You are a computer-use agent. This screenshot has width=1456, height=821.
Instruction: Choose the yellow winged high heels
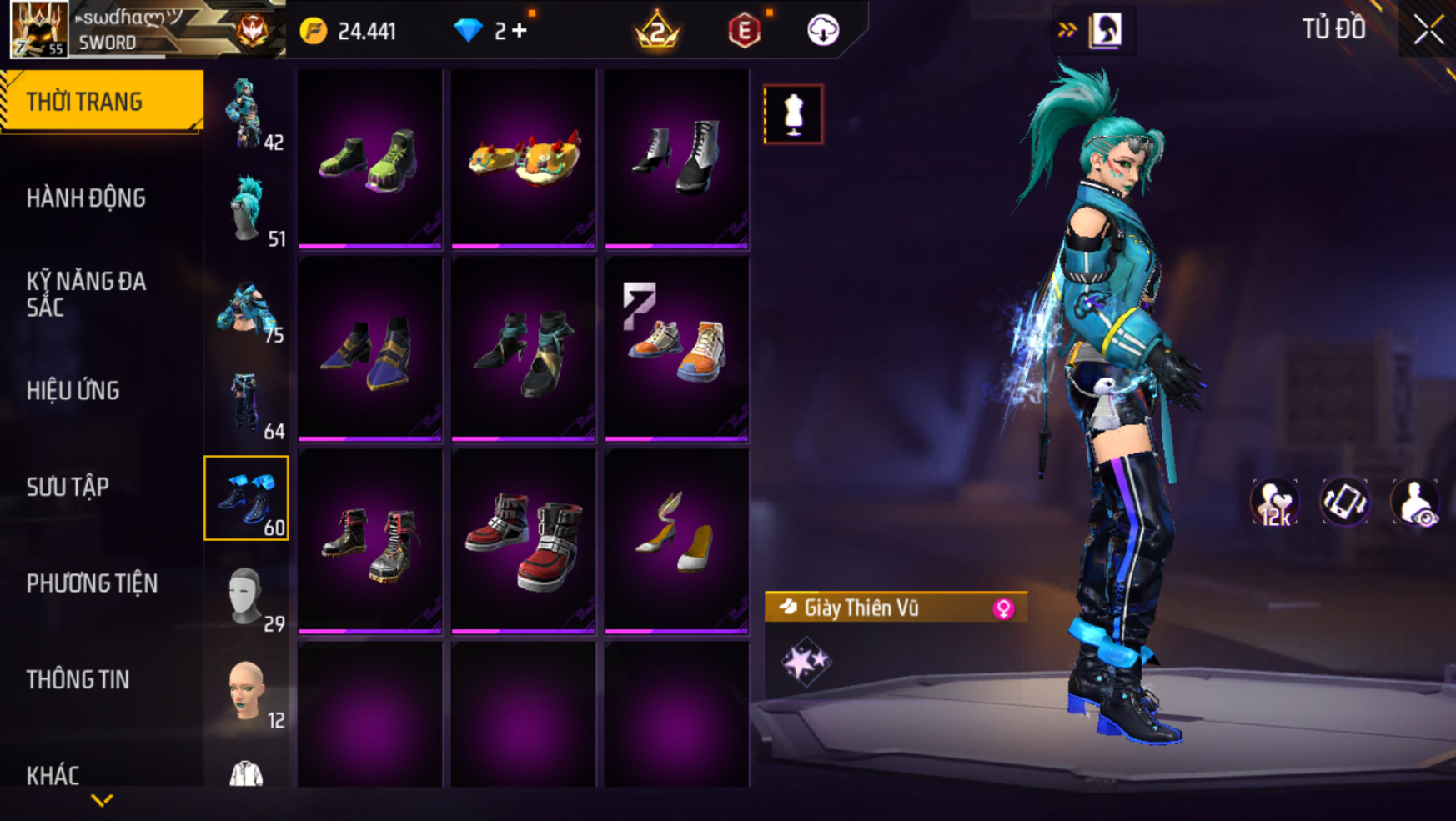coord(676,542)
